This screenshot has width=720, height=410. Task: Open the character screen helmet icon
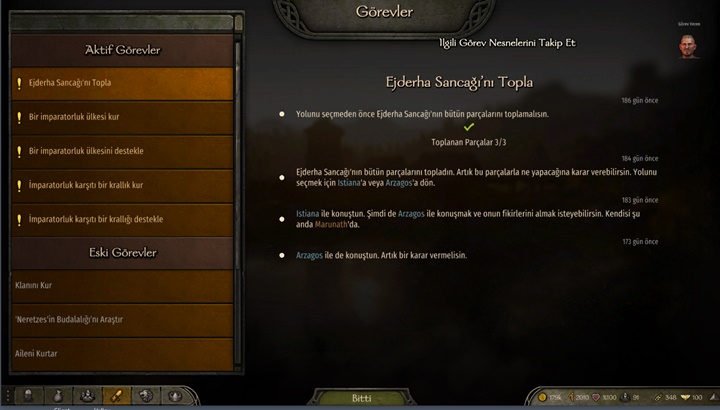[27, 396]
